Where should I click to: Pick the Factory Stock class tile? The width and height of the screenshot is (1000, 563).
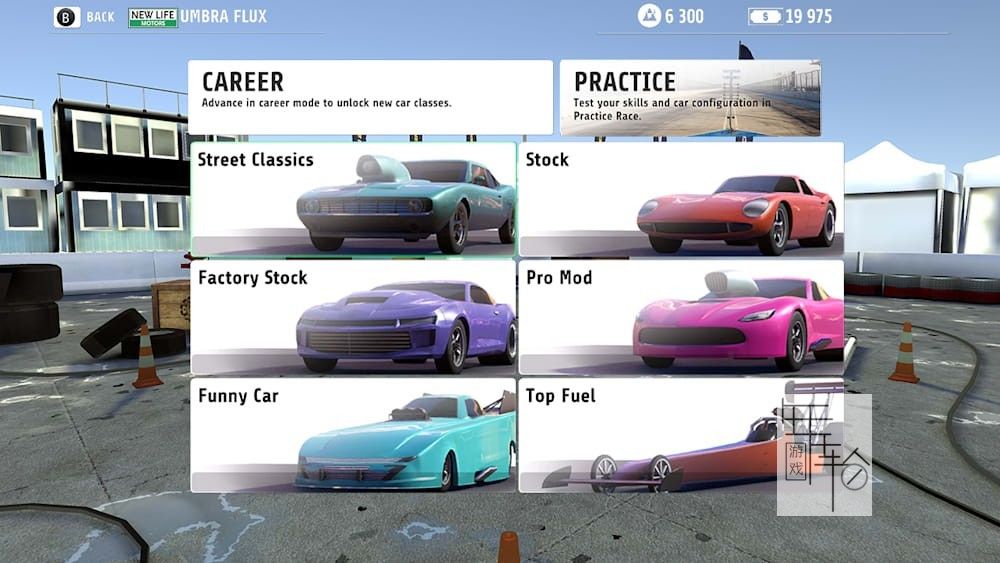coord(353,317)
